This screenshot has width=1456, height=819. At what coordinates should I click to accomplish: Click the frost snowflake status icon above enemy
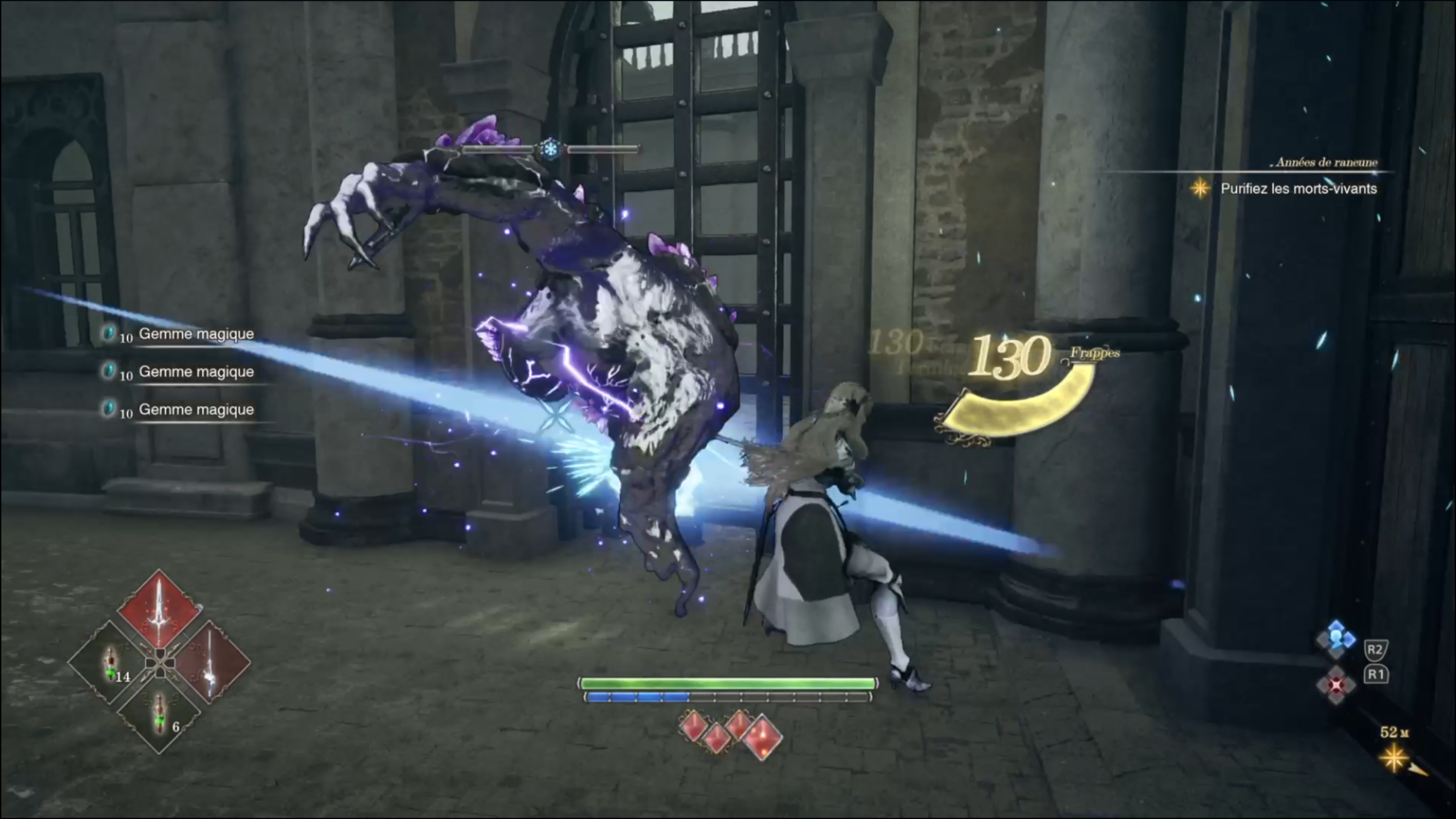[x=550, y=149]
